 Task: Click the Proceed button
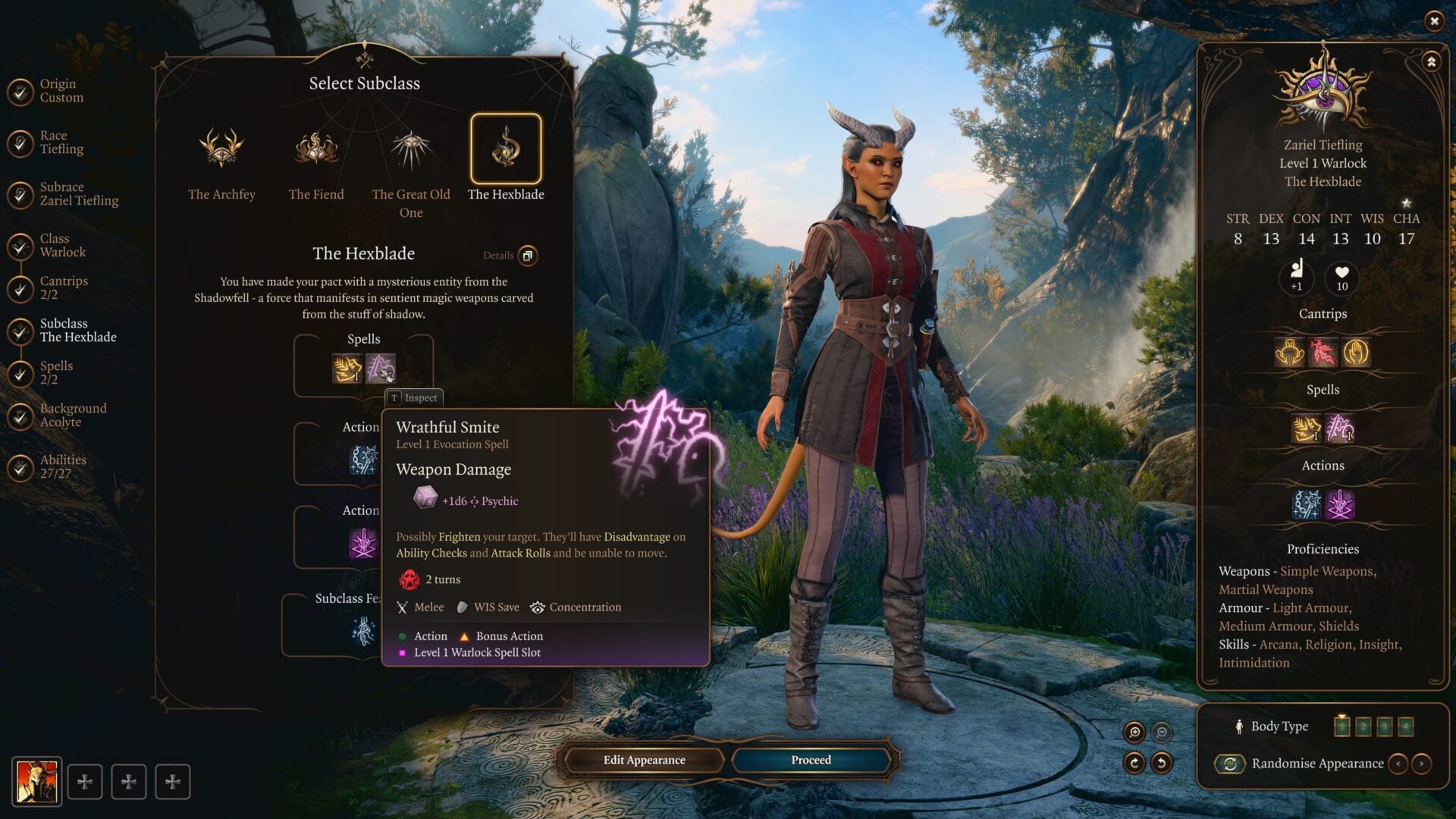pyautogui.click(x=811, y=760)
